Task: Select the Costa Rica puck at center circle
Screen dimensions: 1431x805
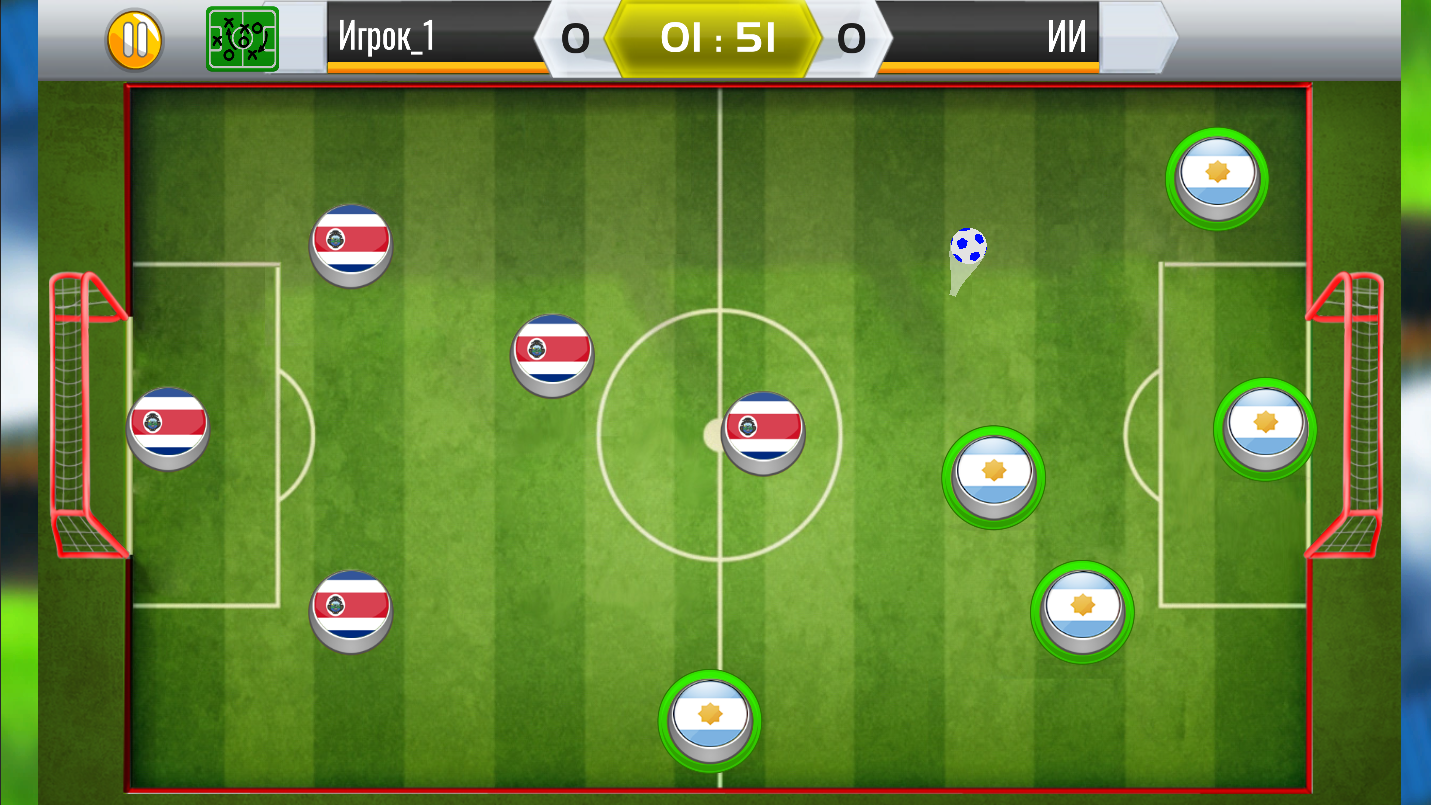Action: click(x=763, y=430)
